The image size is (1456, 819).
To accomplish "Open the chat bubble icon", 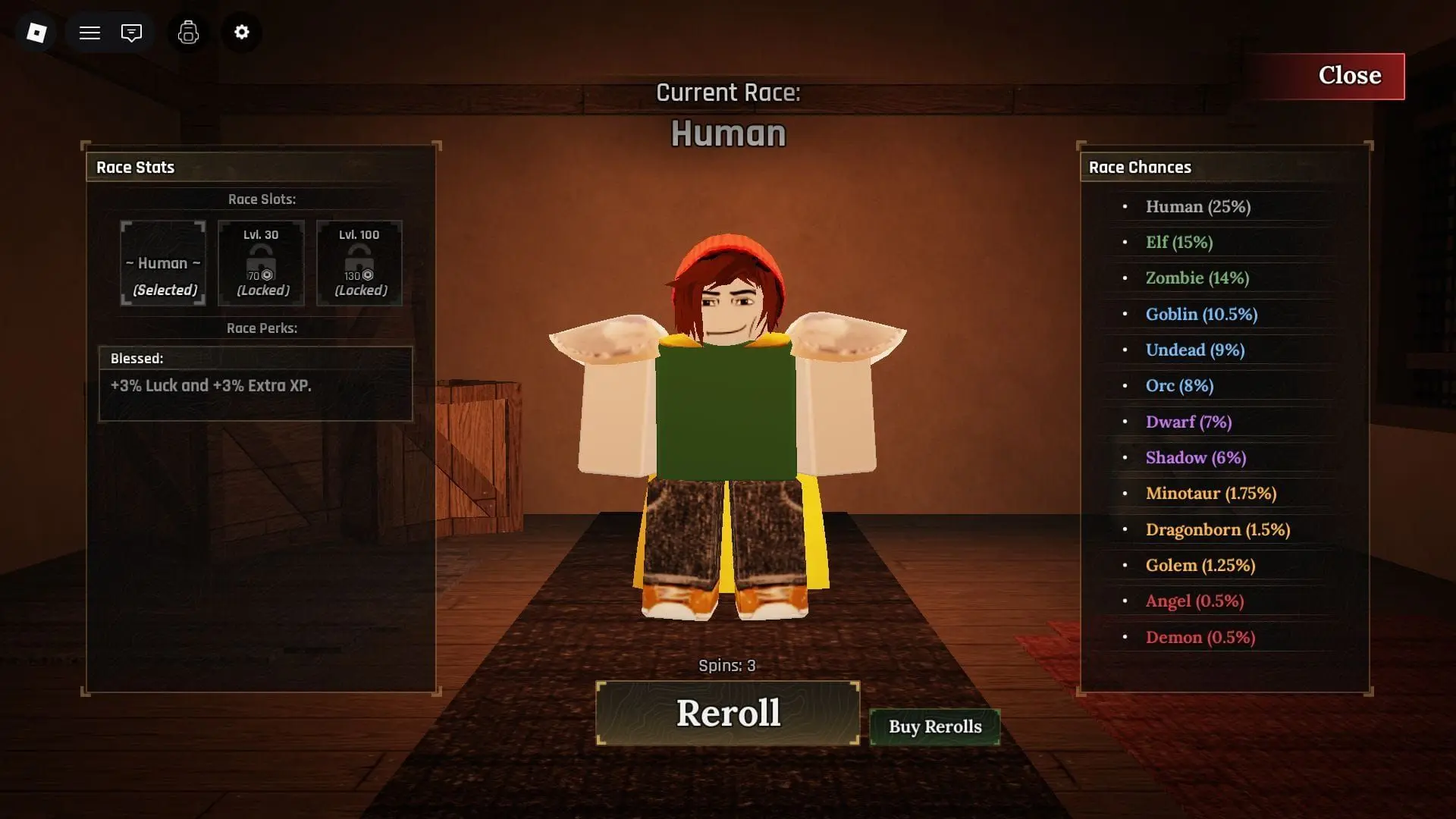I will [x=131, y=33].
